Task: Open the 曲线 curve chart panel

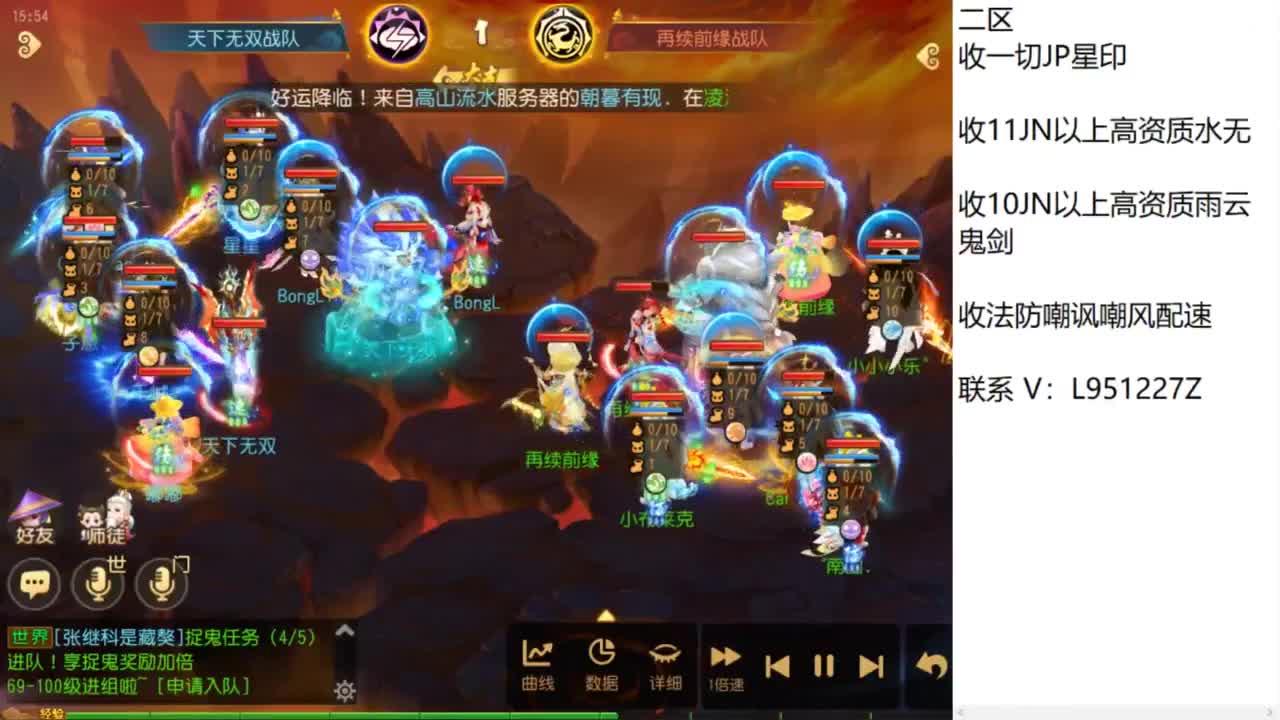Action: point(537,660)
